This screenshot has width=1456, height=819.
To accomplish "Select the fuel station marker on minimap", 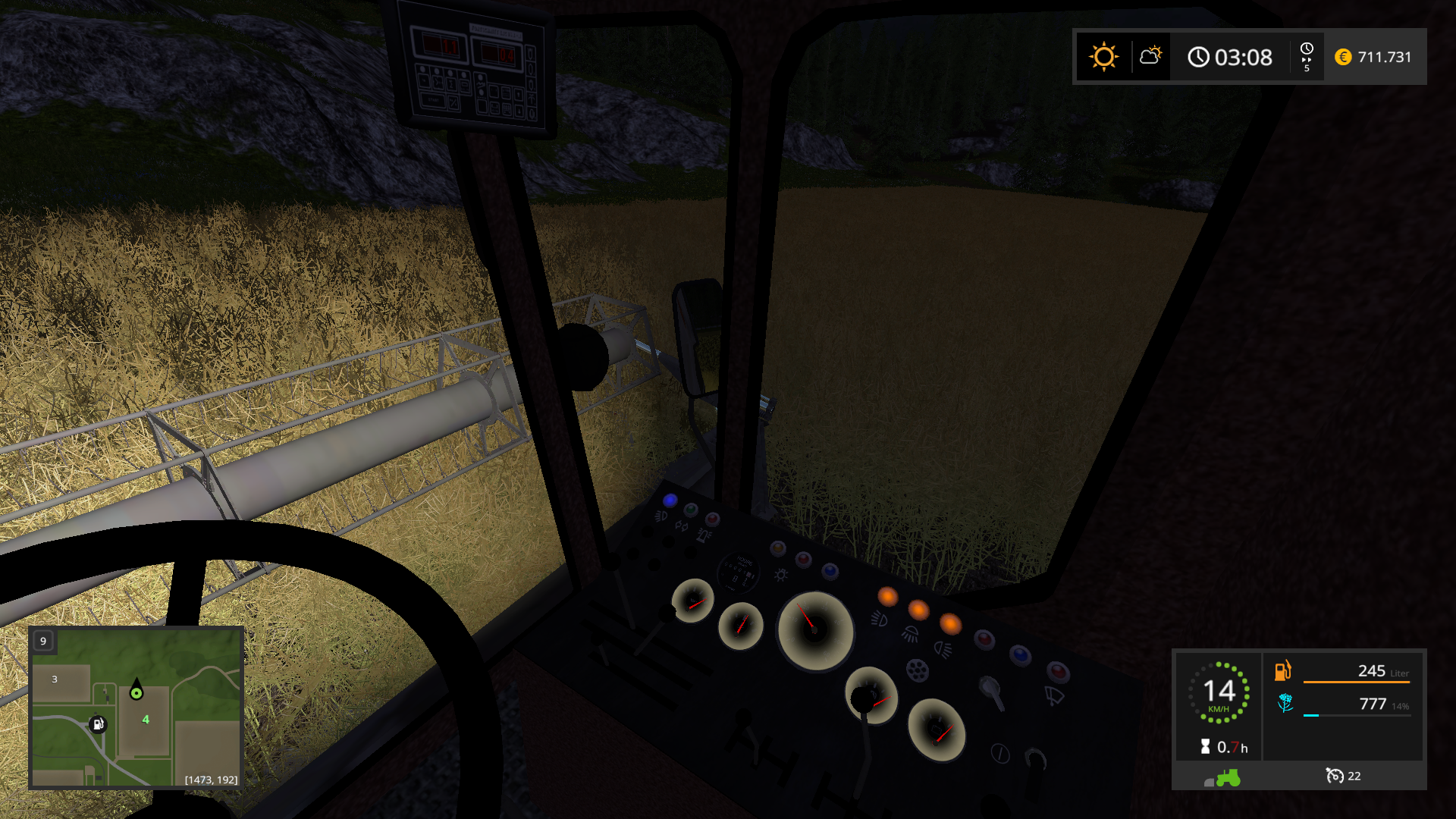I will pos(98,724).
